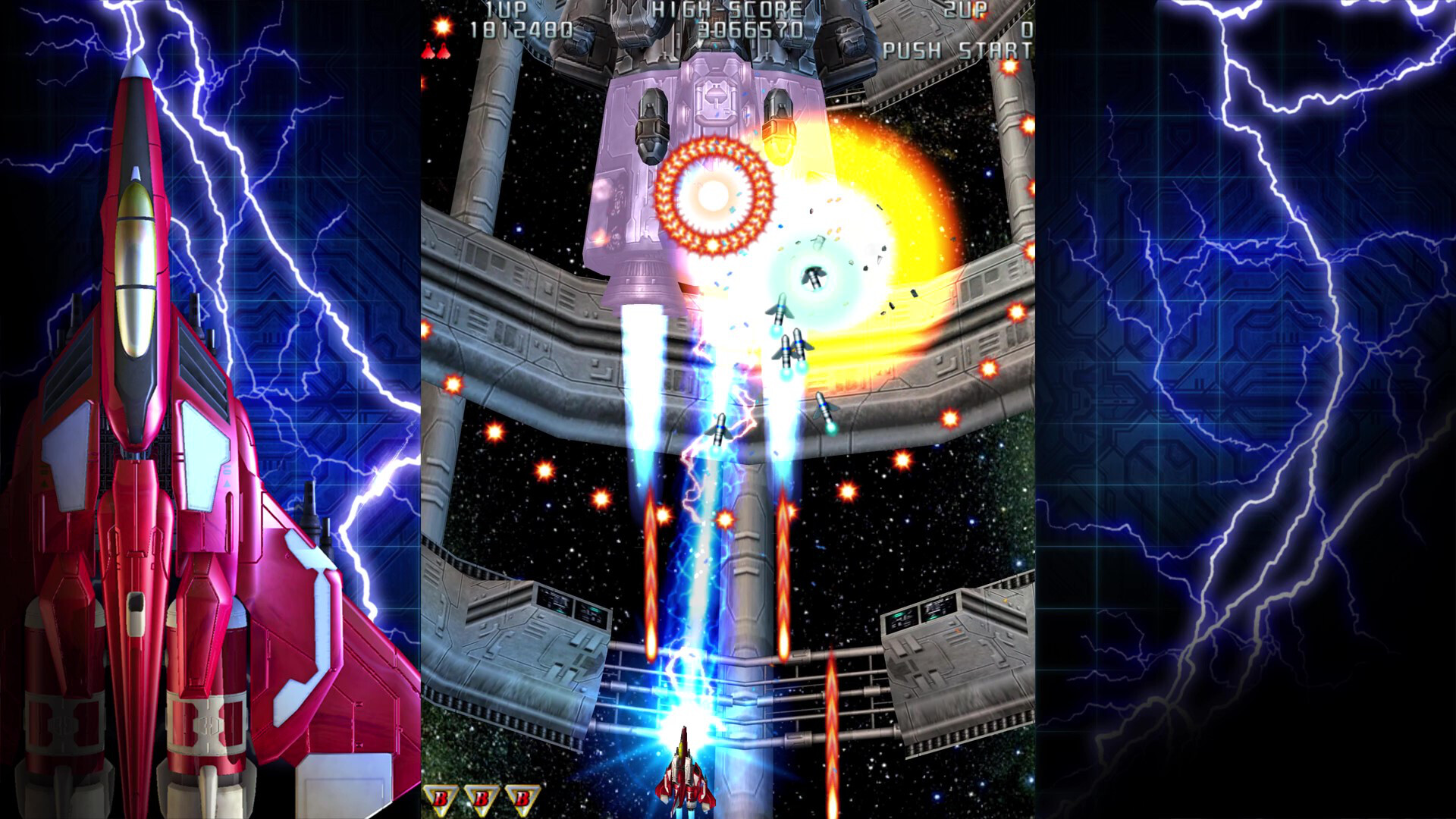Click the first red life ship icon
This screenshot has height=819, width=1456.
[x=428, y=50]
